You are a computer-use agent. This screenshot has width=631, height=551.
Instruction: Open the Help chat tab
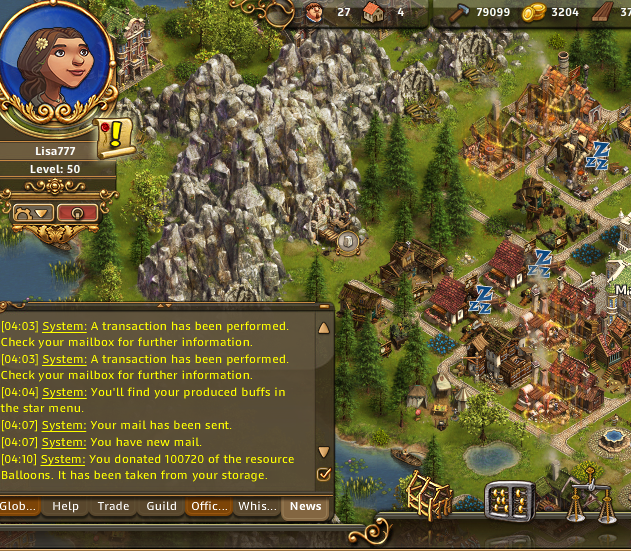point(65,506)
